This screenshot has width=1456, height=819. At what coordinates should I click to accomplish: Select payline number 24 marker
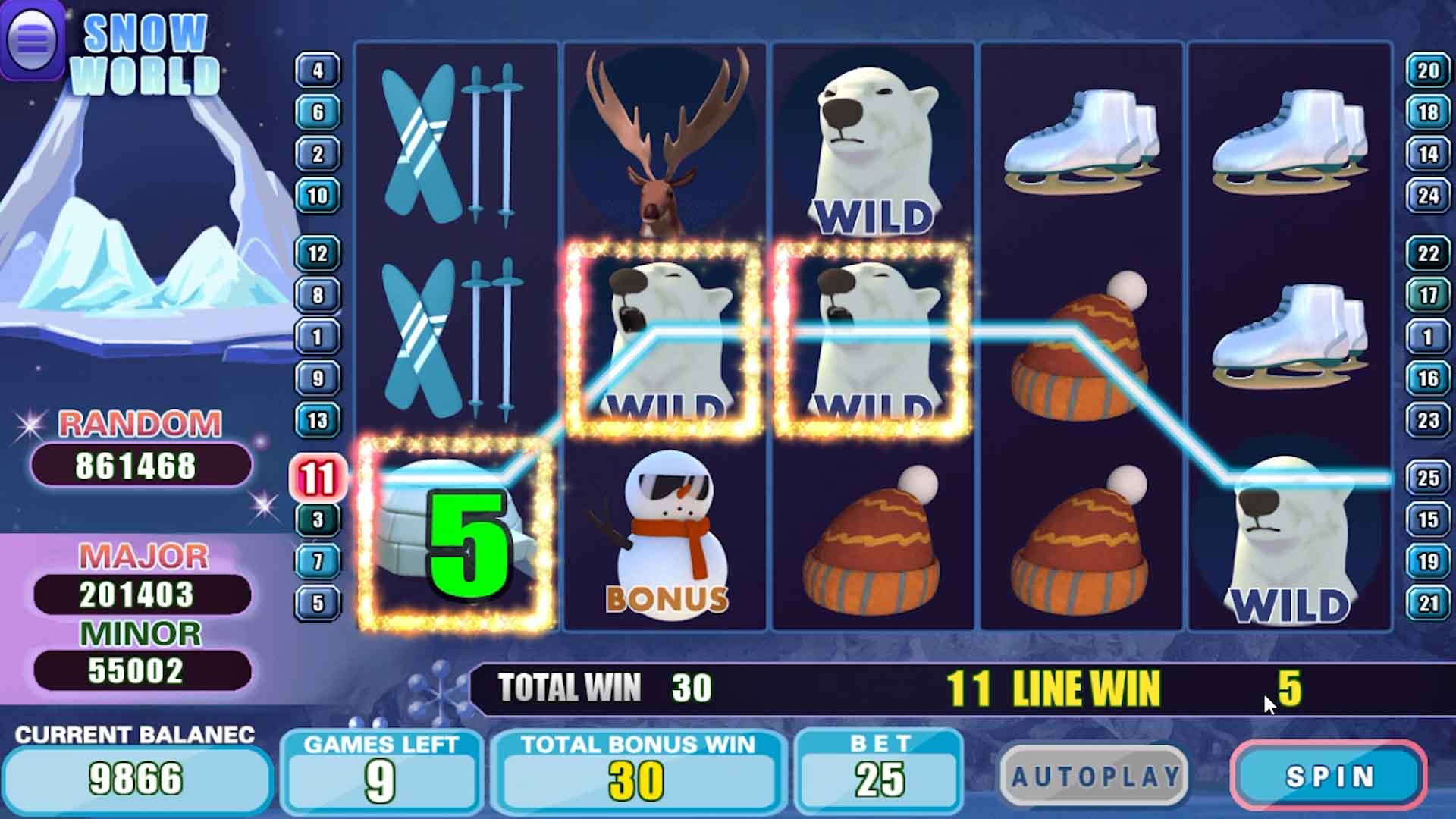point(1428,196)
